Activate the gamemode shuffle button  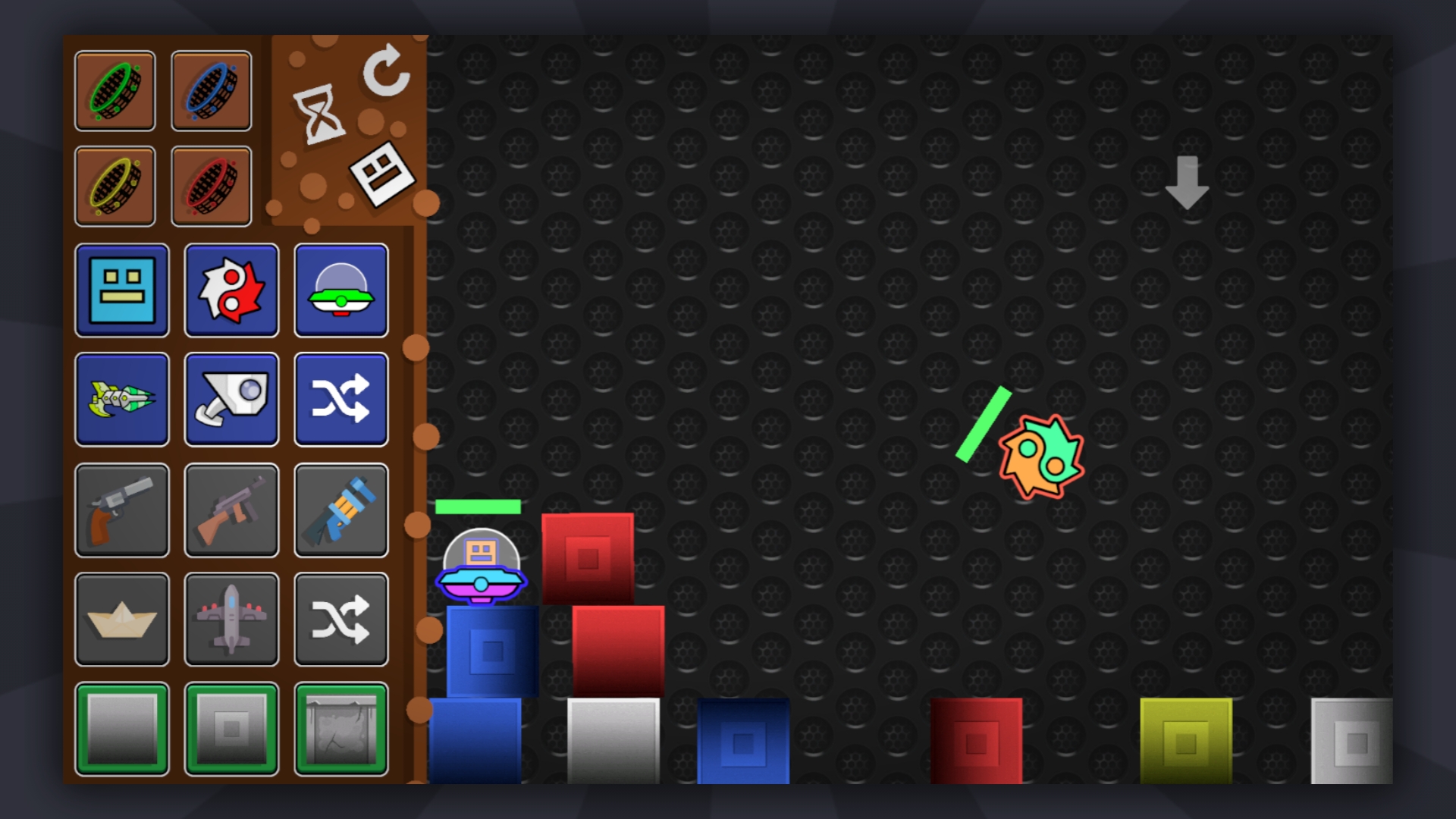(341, 400)
